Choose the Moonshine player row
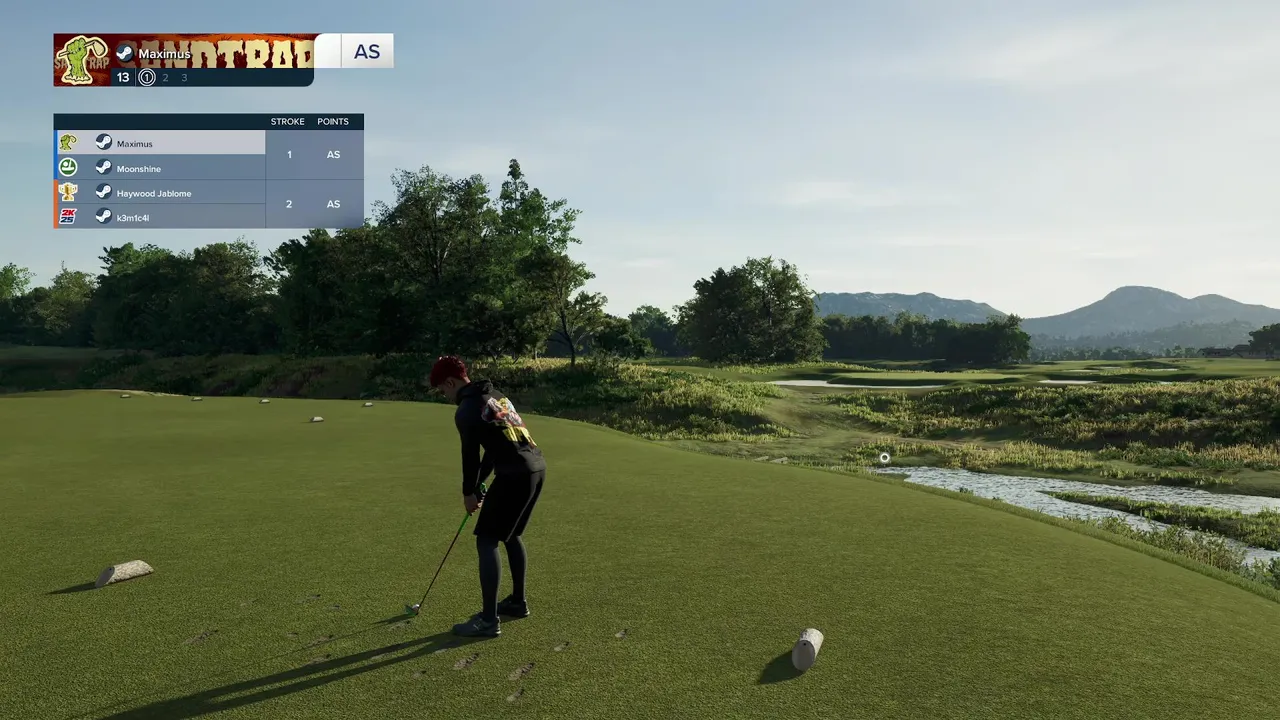Viewport: 1280px width, 720px height. pyautogui.click(x=160, y=168)
